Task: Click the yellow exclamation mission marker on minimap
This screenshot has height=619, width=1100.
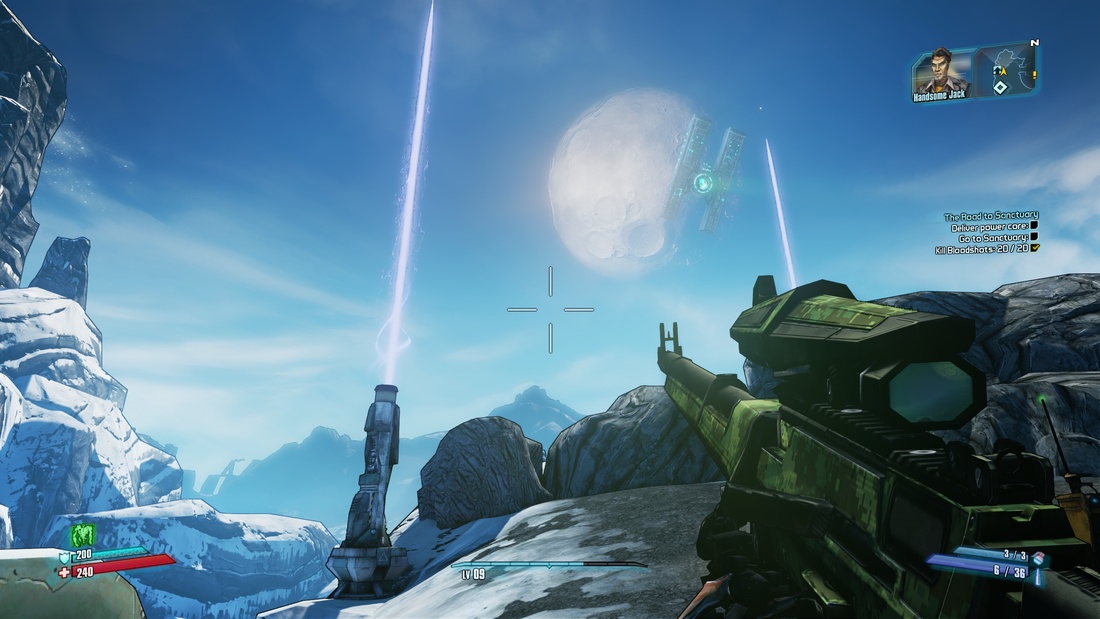Action: 1034,74
